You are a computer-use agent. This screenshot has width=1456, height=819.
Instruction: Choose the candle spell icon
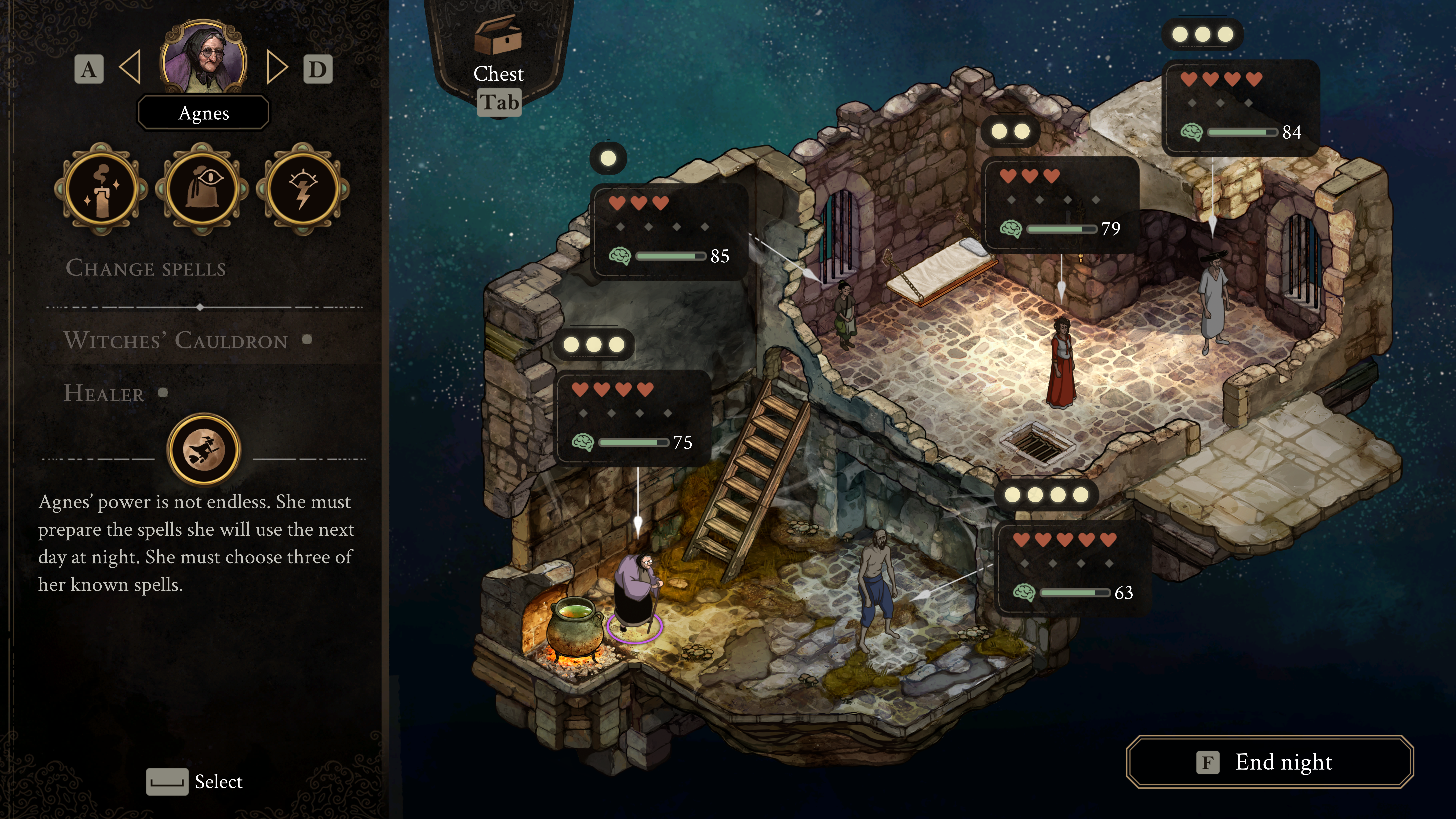coord(102,189)
